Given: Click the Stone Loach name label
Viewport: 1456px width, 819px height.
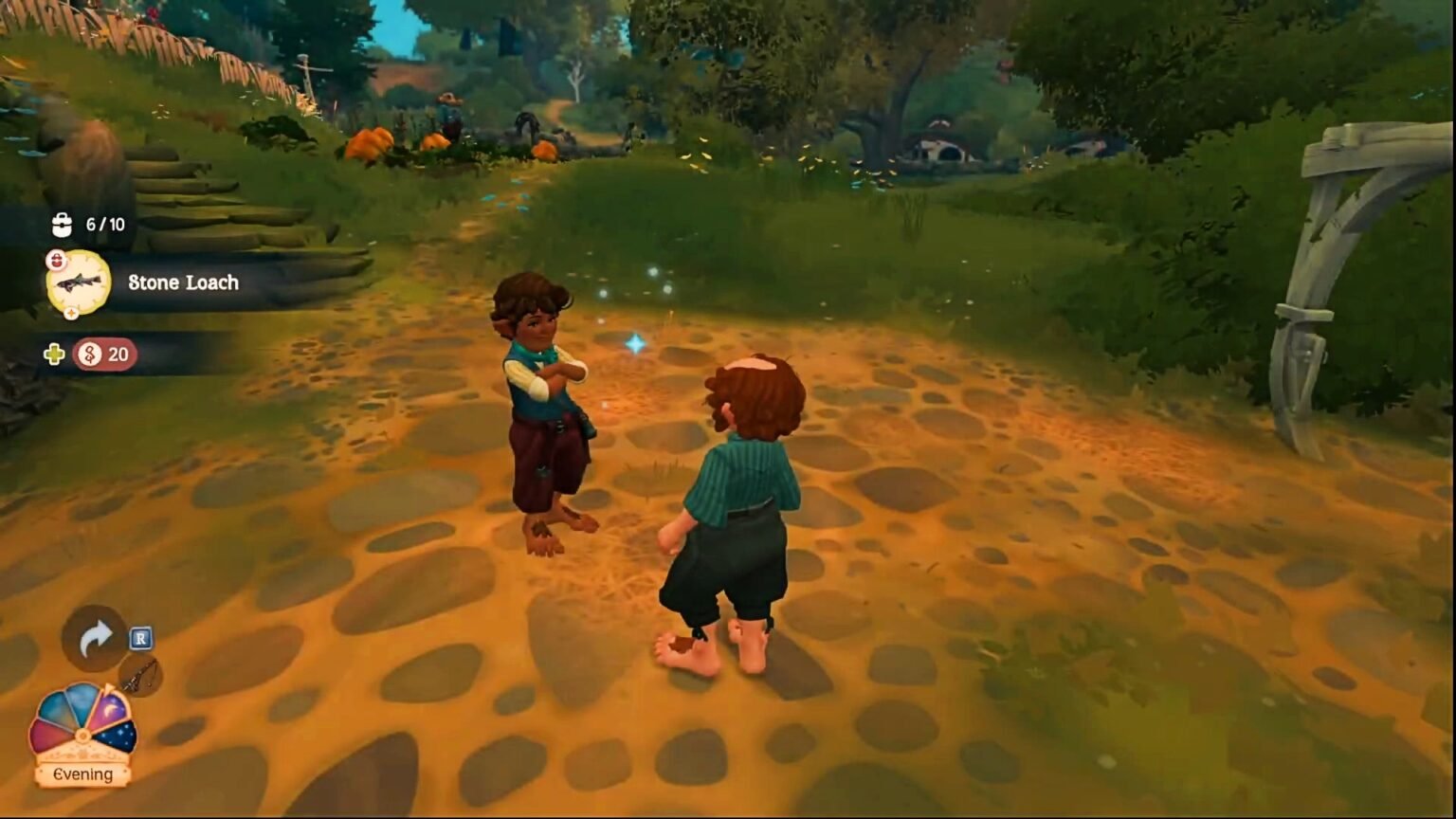Looking at the screenshot, I should tap(182, 282).
